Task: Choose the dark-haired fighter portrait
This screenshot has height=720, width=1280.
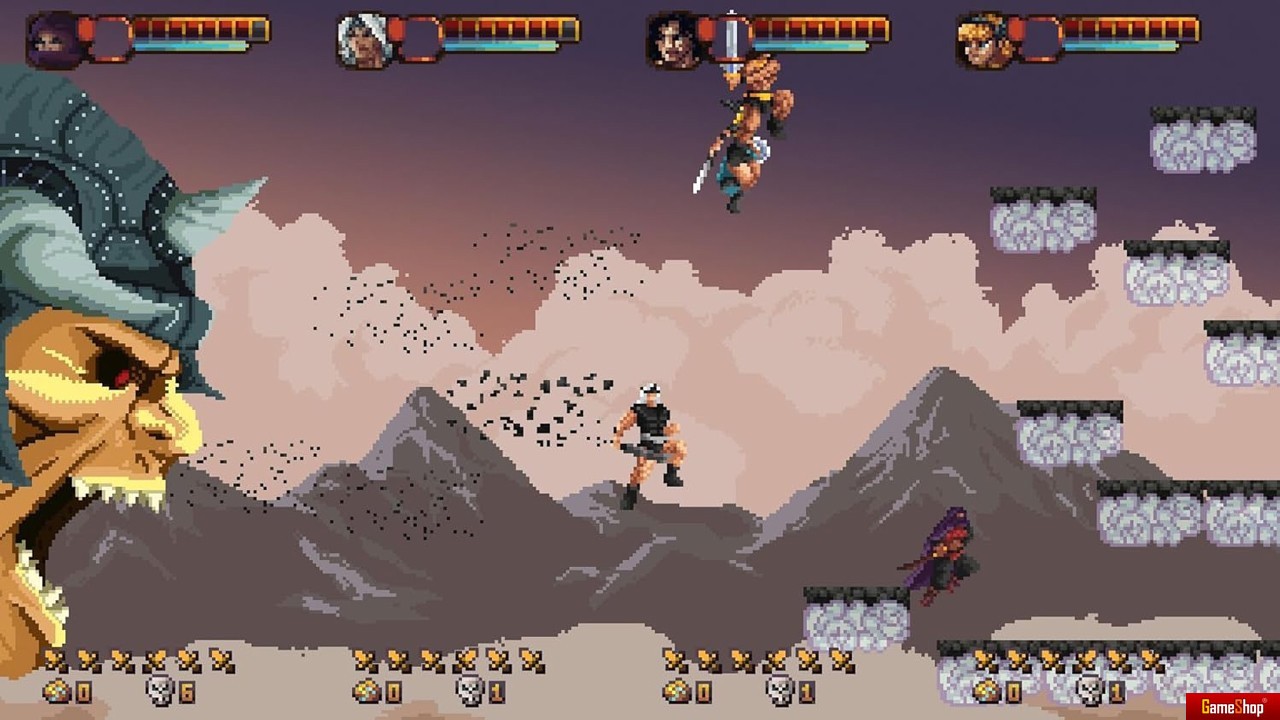Action: tap(673, 41)
